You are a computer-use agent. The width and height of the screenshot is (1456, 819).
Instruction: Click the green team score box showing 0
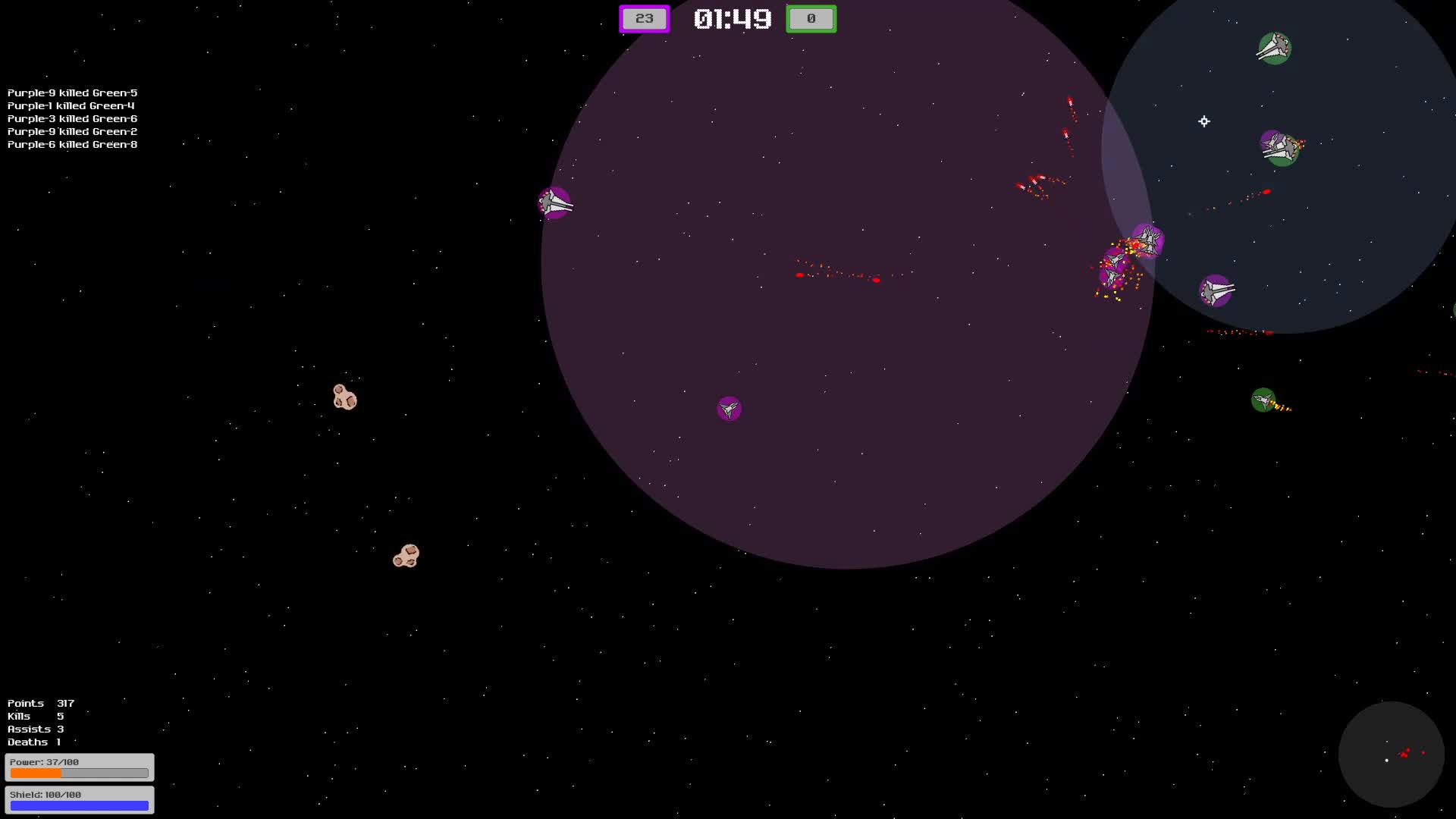[811, 18]
